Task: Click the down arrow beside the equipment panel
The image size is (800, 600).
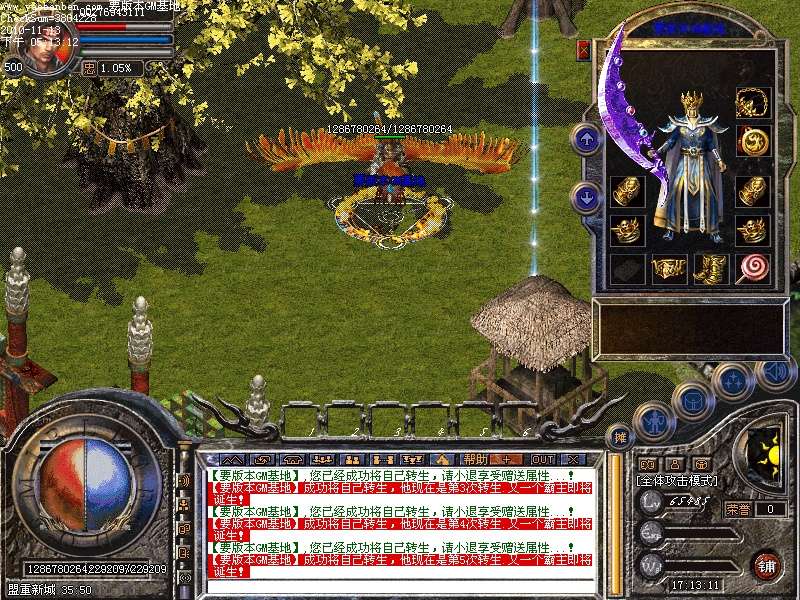Action: point(588,196)
